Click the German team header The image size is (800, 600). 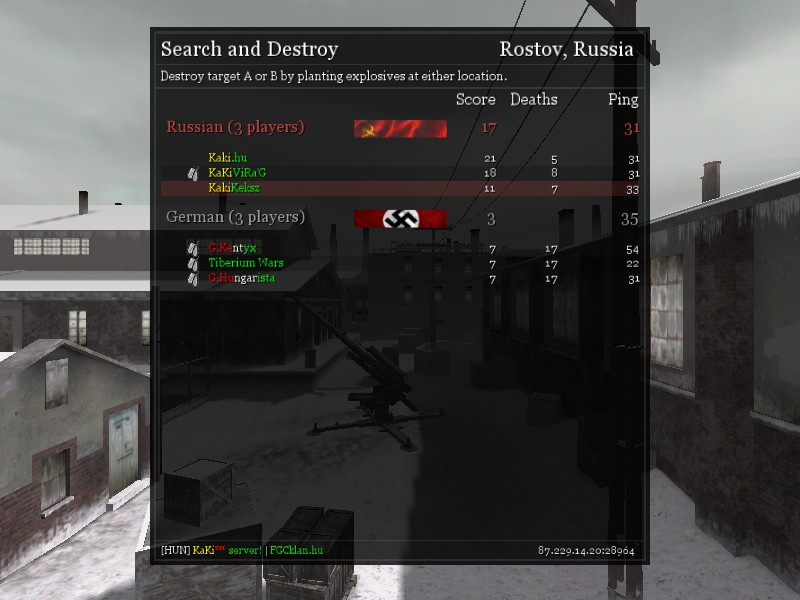(x=235, y=217)
